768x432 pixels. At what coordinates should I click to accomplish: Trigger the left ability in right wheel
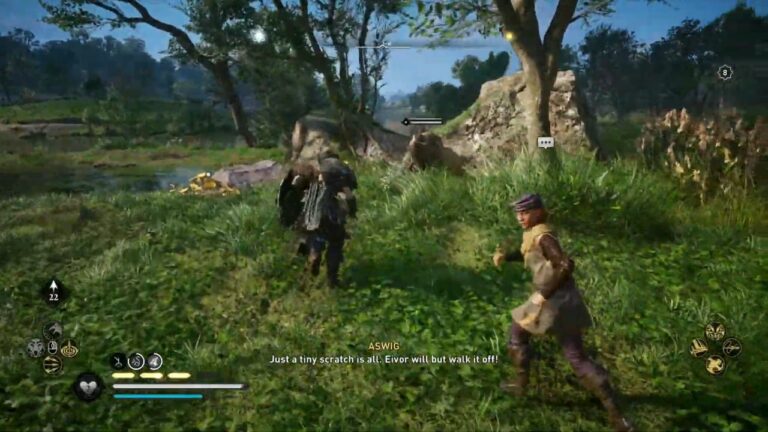pyautogui.click(x=699, y=348)
